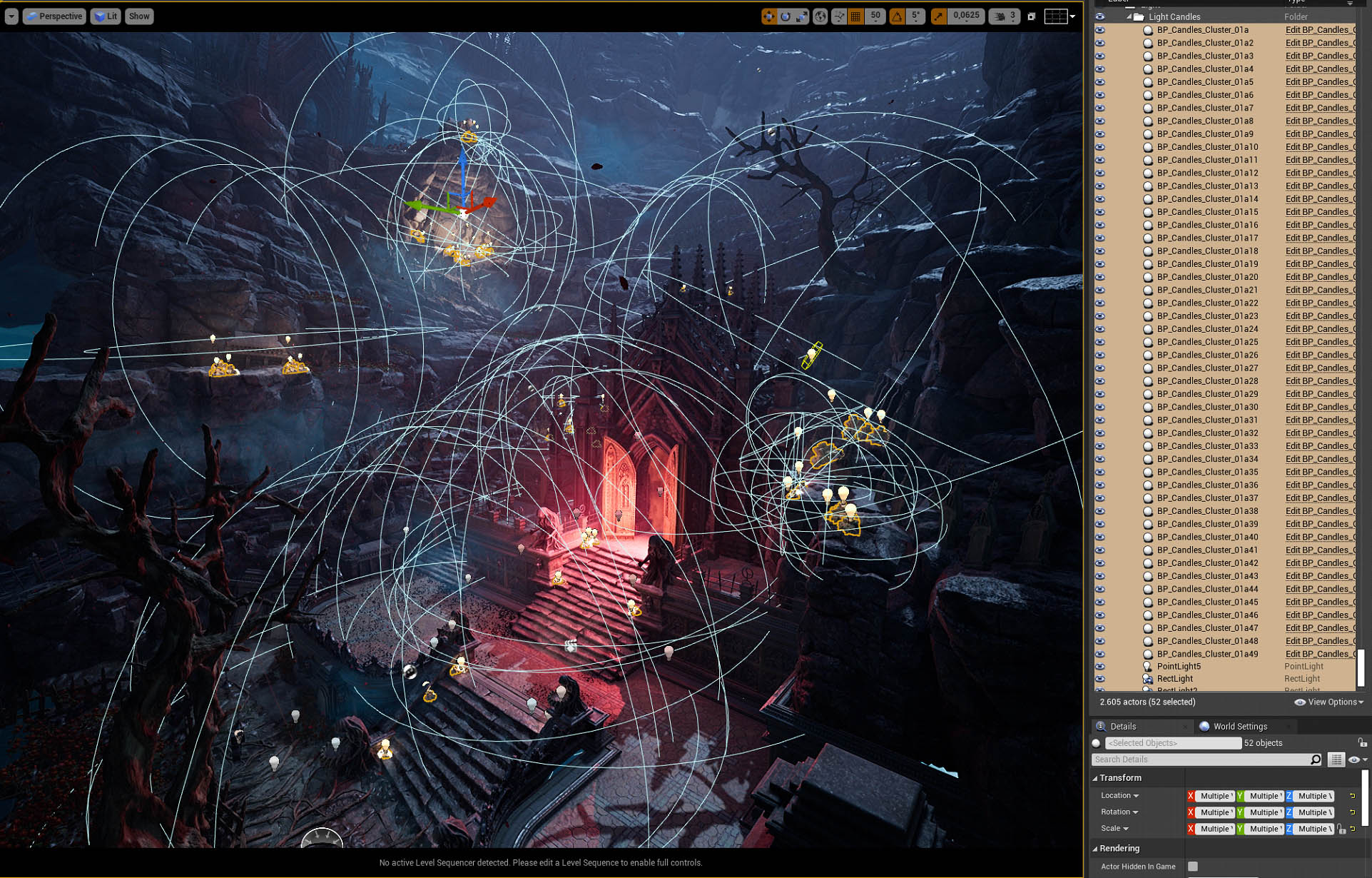Select the rotate transform tool
The width and height of the screenshot is (1372, 878).
click(786, 16)
